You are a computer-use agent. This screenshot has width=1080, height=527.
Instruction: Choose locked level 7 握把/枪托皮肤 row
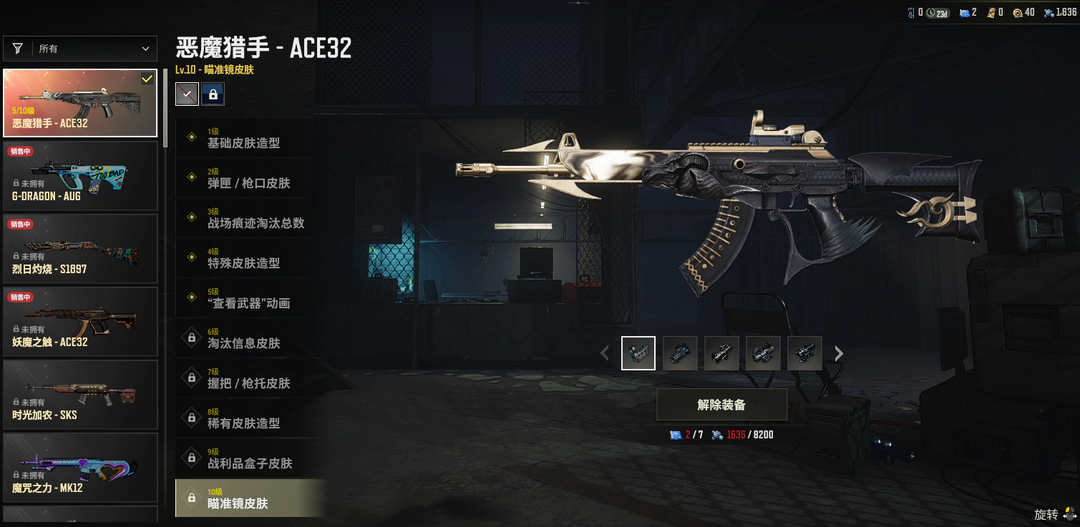250,378
